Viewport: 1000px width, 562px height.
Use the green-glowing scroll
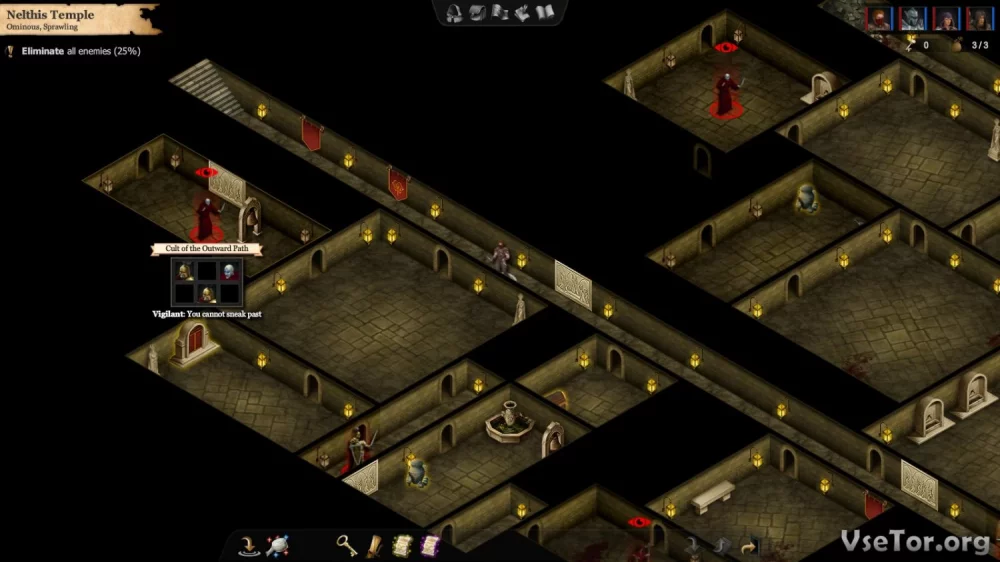pos(402,546)
